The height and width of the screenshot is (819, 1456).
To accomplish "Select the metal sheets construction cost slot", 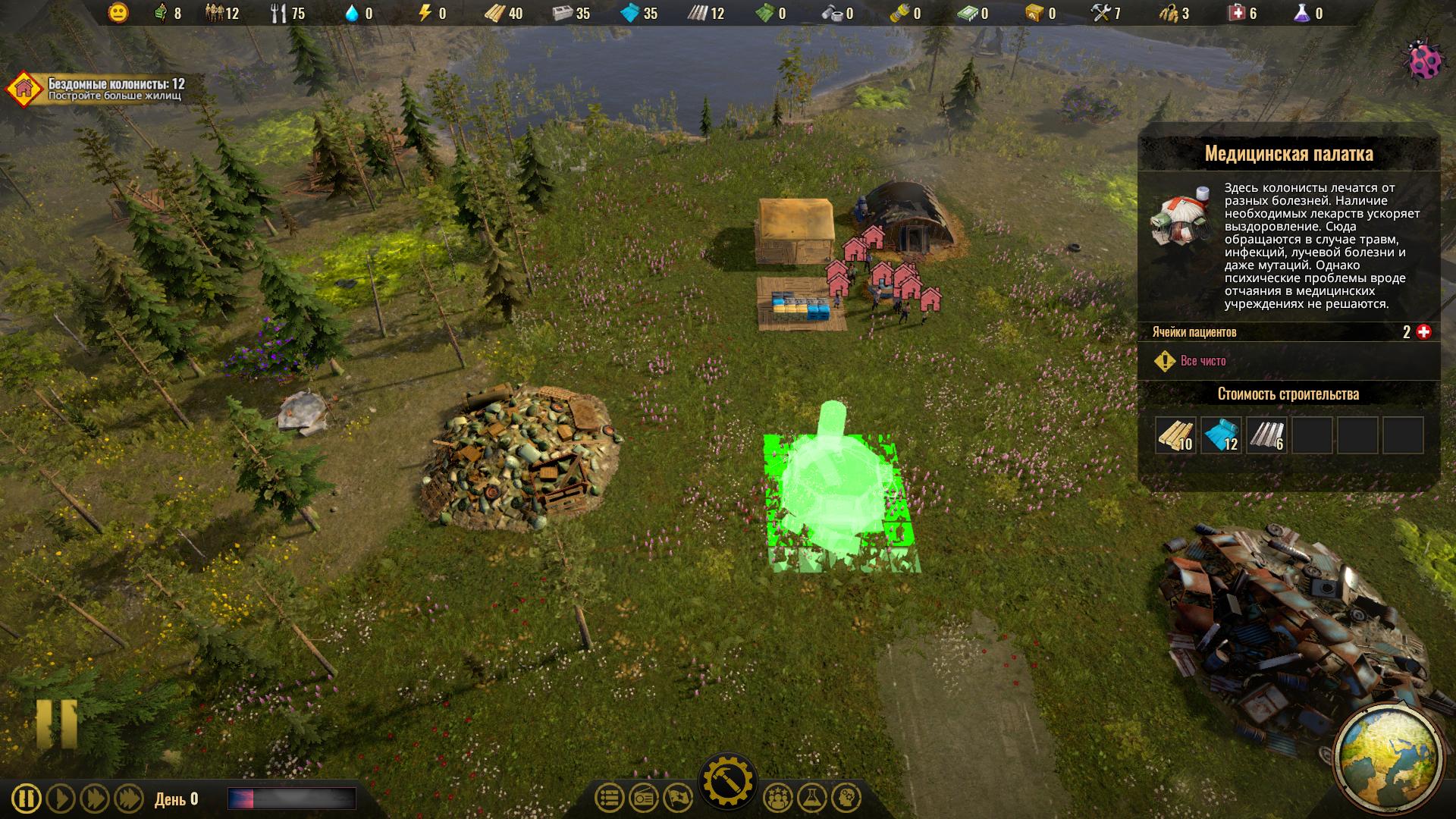I will click(1266, 436).
